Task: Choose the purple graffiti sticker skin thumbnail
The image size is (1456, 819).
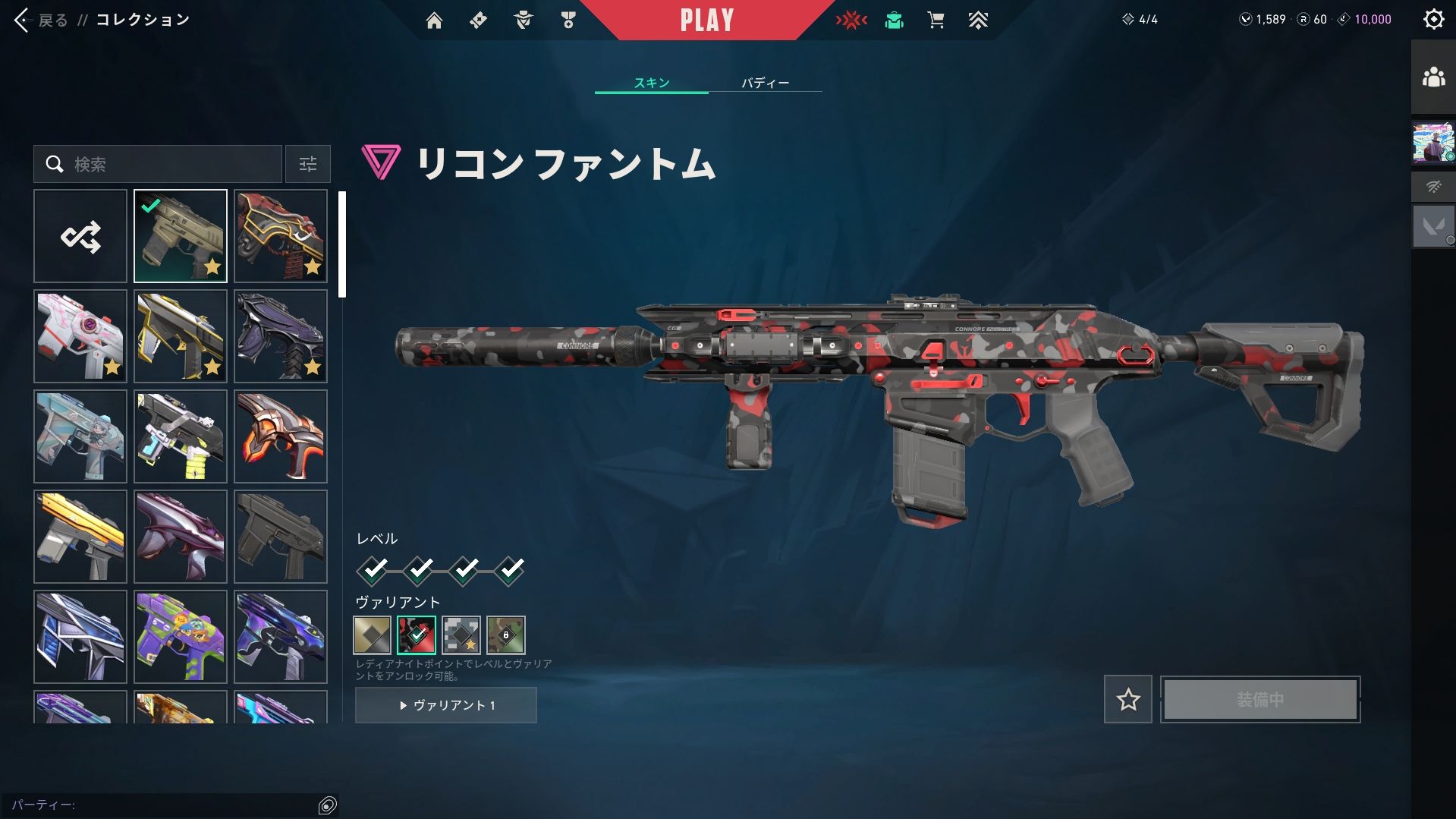Action: coord(181,637)
